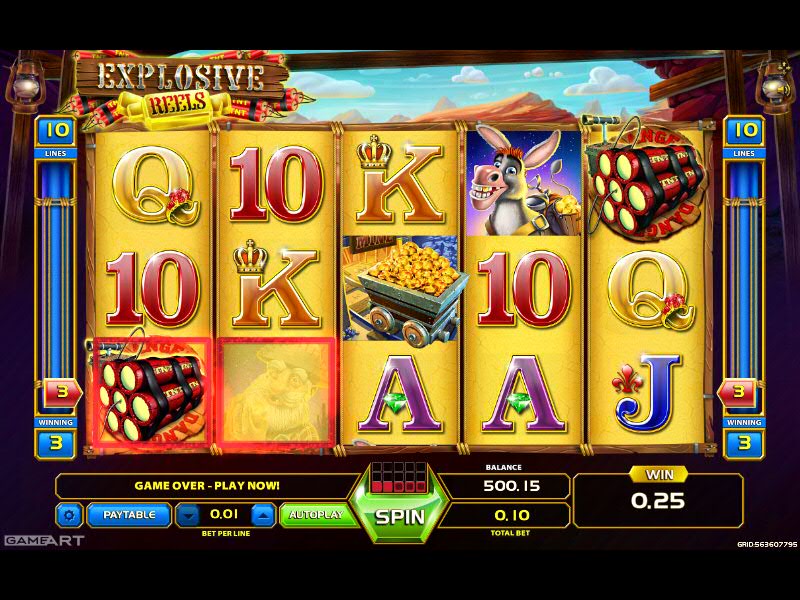
Task: Spin the reels with the green SPIN button
Action: tap(400, 517)
